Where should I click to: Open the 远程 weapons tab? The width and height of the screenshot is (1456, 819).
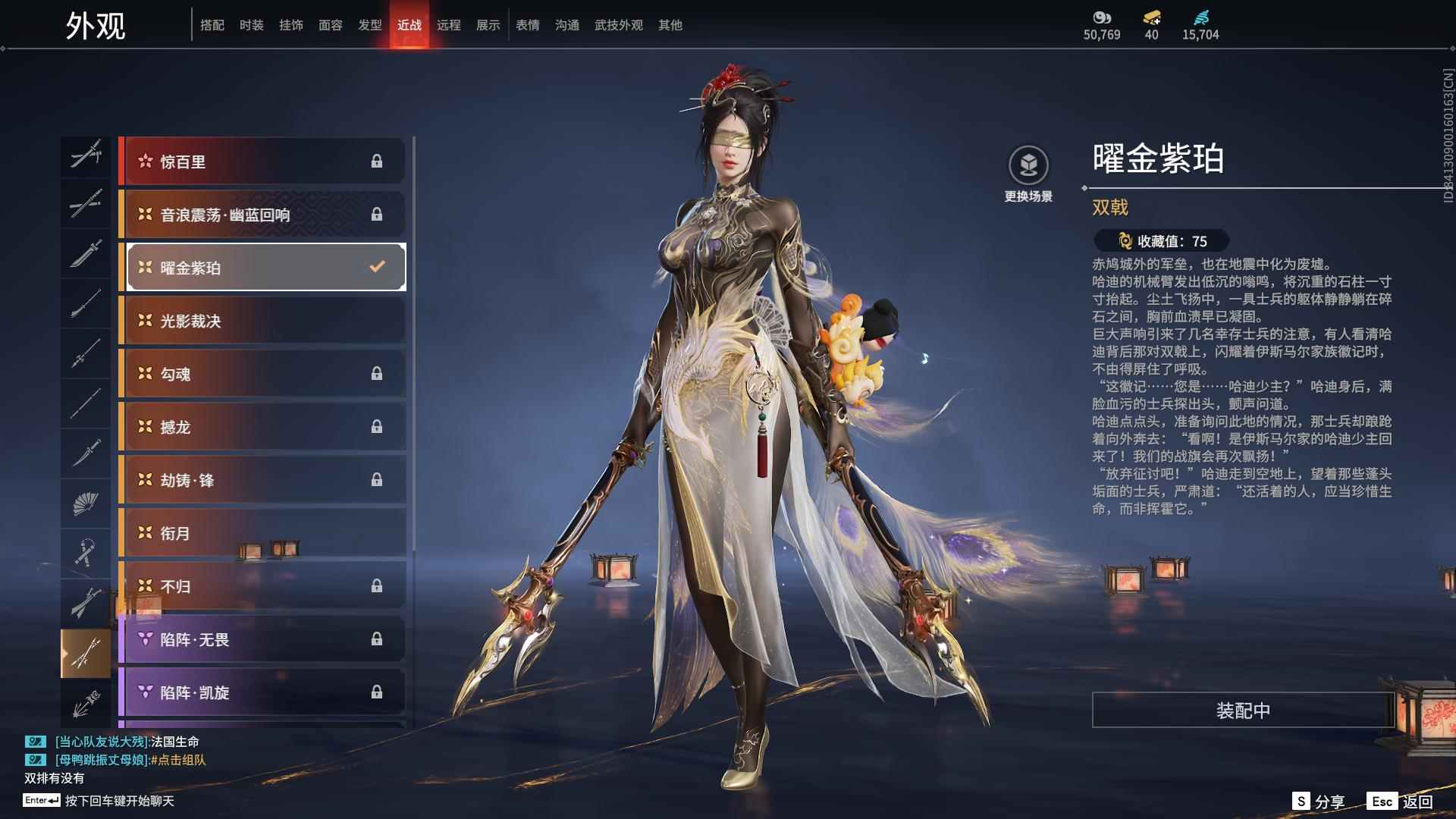450,25
